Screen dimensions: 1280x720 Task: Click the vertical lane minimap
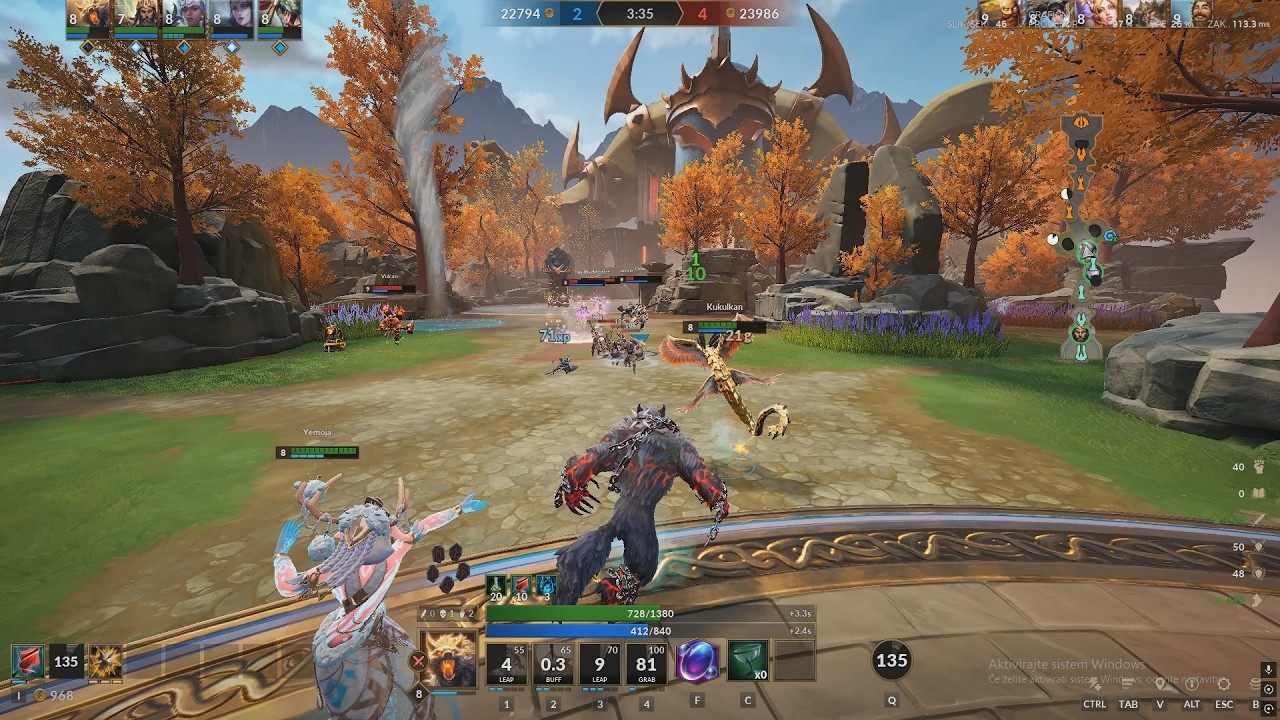pyautogui.click(x=1082, y=236)
